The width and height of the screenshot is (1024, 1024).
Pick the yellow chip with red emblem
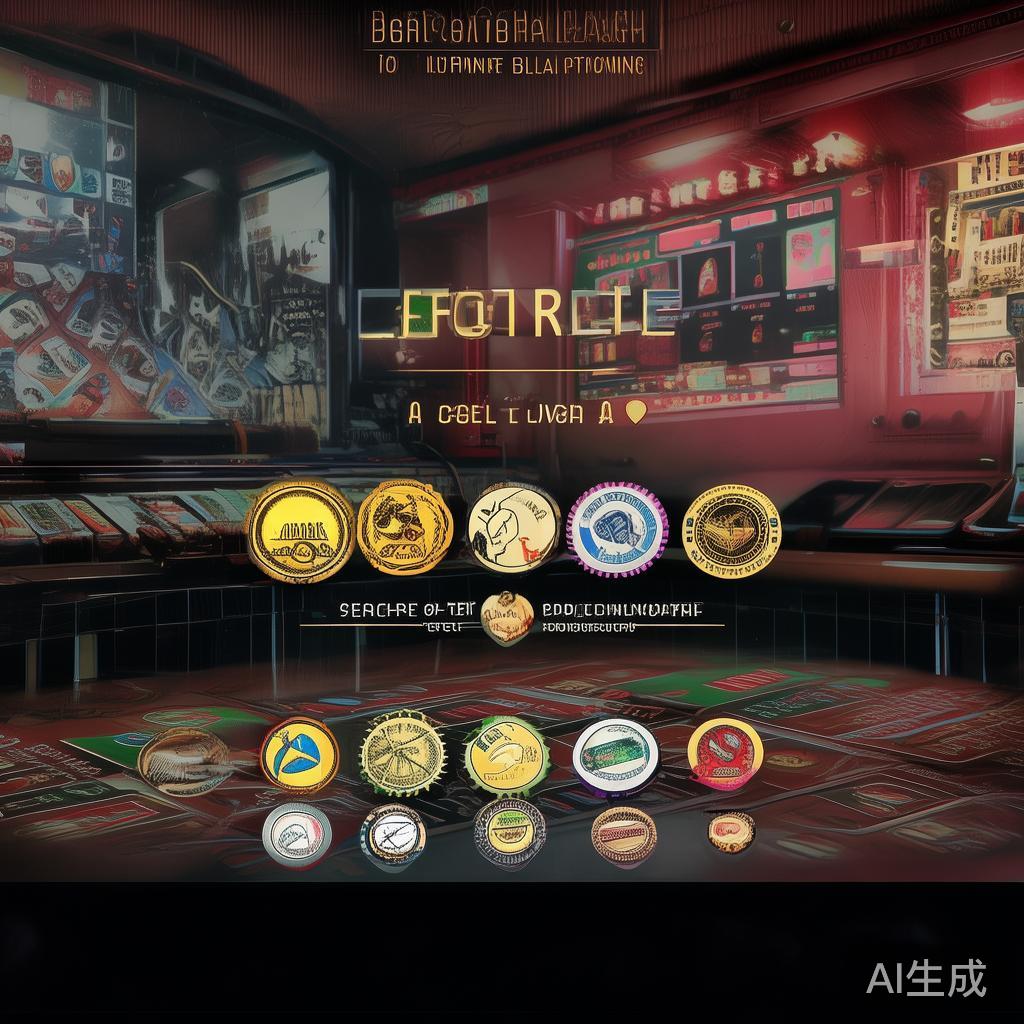coord(725,754)
